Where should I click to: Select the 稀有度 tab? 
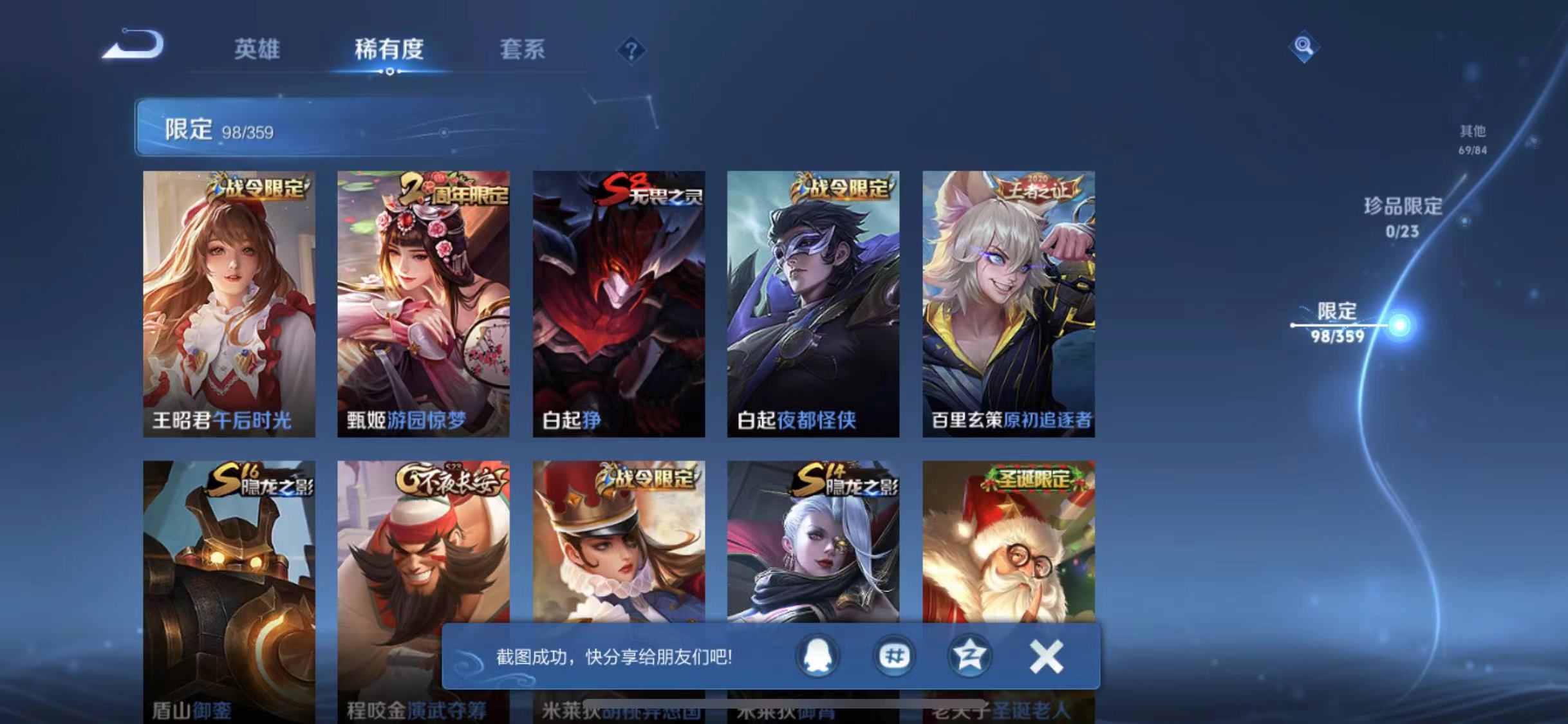(x=389, y=50)
